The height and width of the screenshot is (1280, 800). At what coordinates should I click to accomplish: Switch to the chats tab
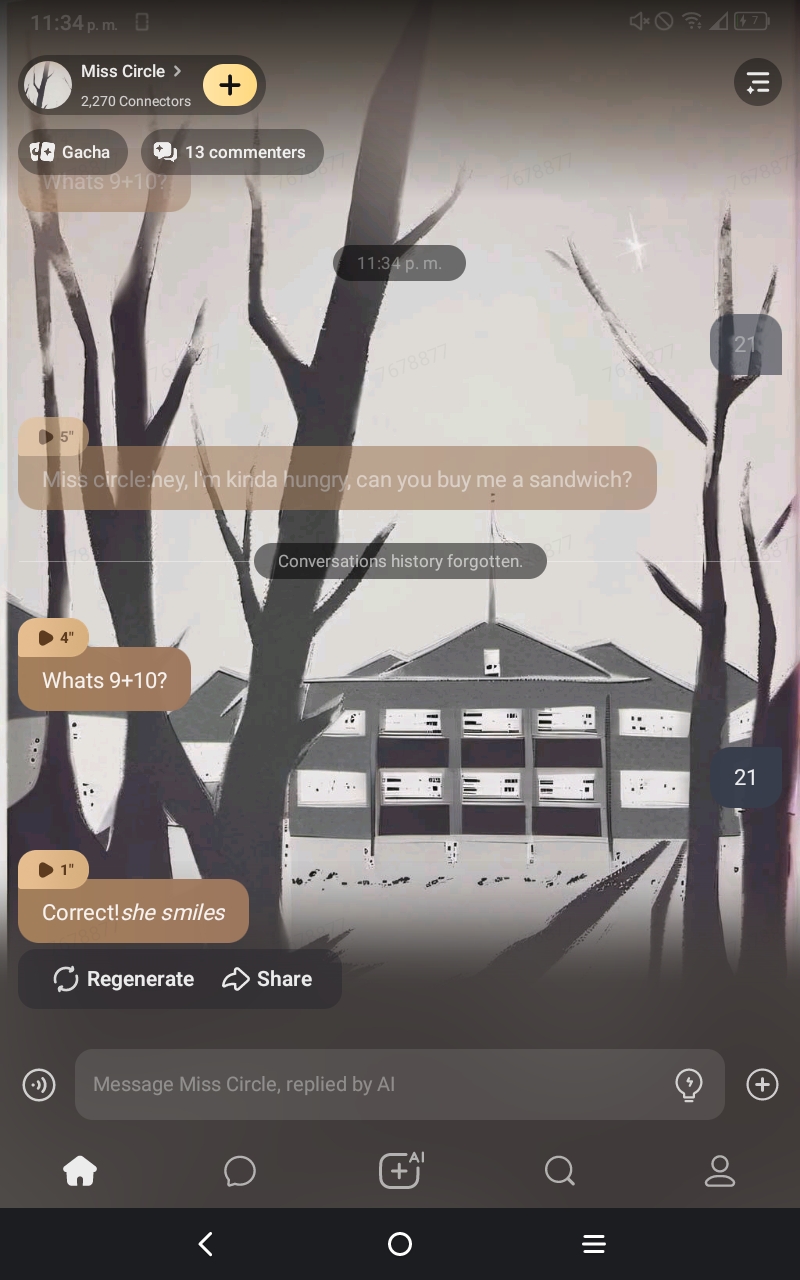240,1170
